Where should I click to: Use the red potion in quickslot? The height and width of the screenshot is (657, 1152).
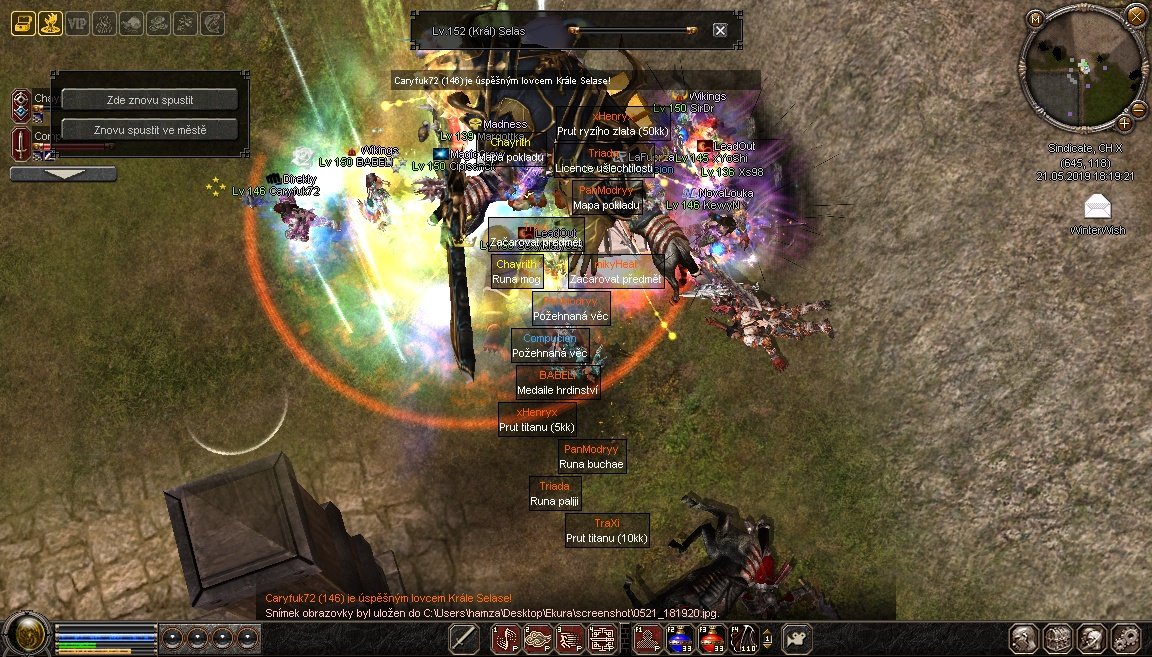711,638
